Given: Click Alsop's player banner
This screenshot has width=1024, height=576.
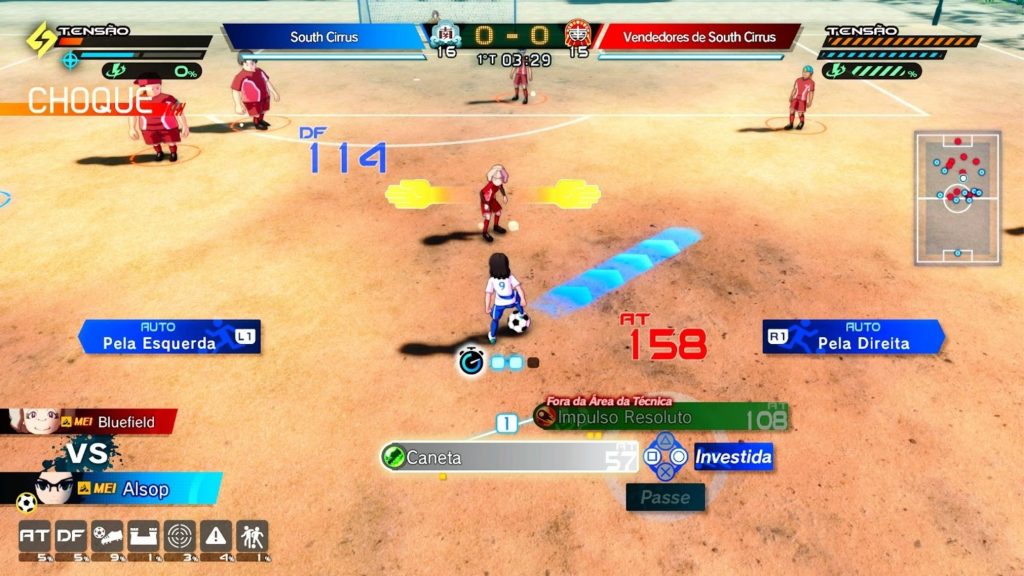Looking at the screenshot, I should 110,488.
